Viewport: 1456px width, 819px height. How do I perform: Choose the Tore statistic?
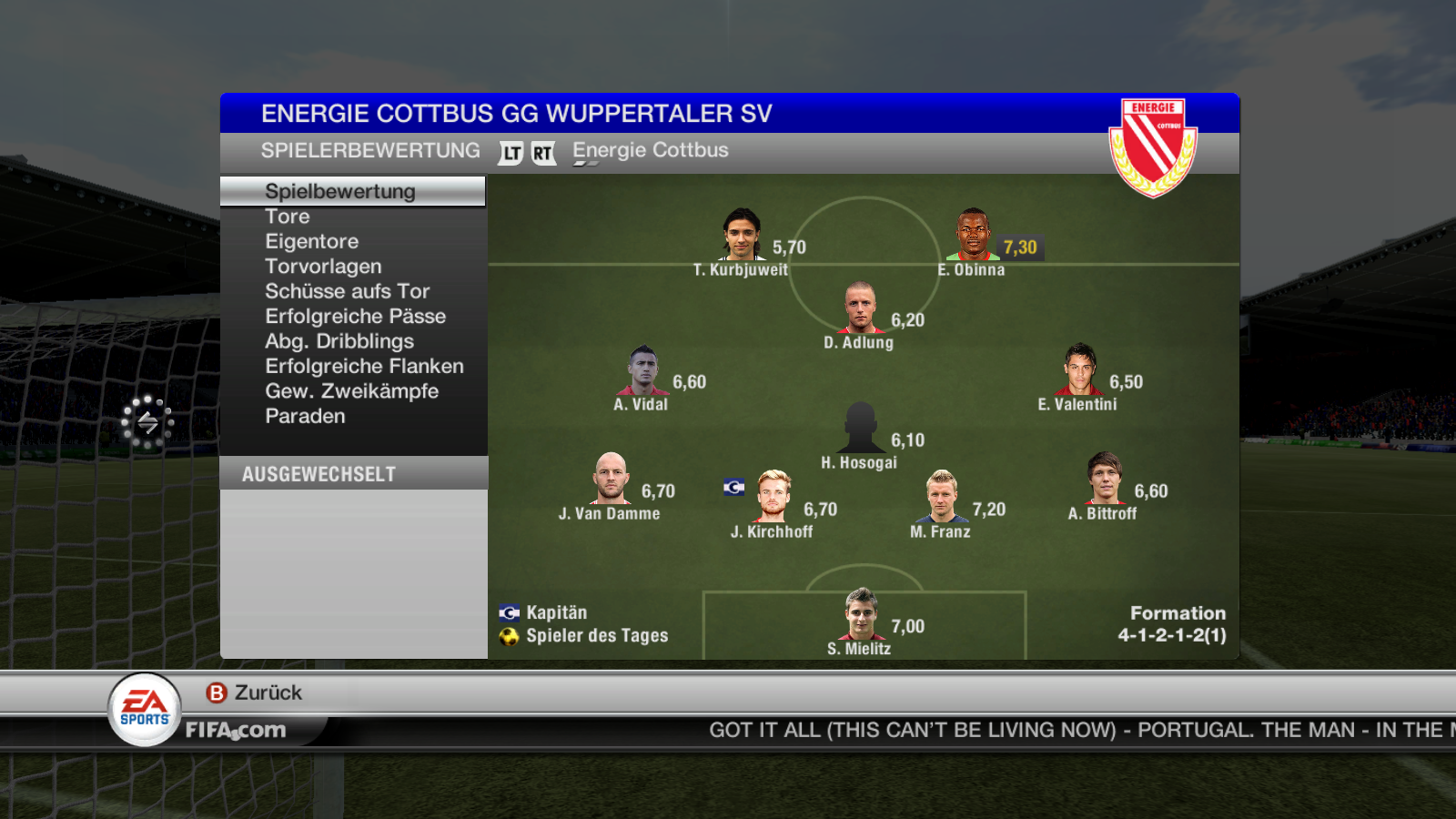[x=288, y=217]
